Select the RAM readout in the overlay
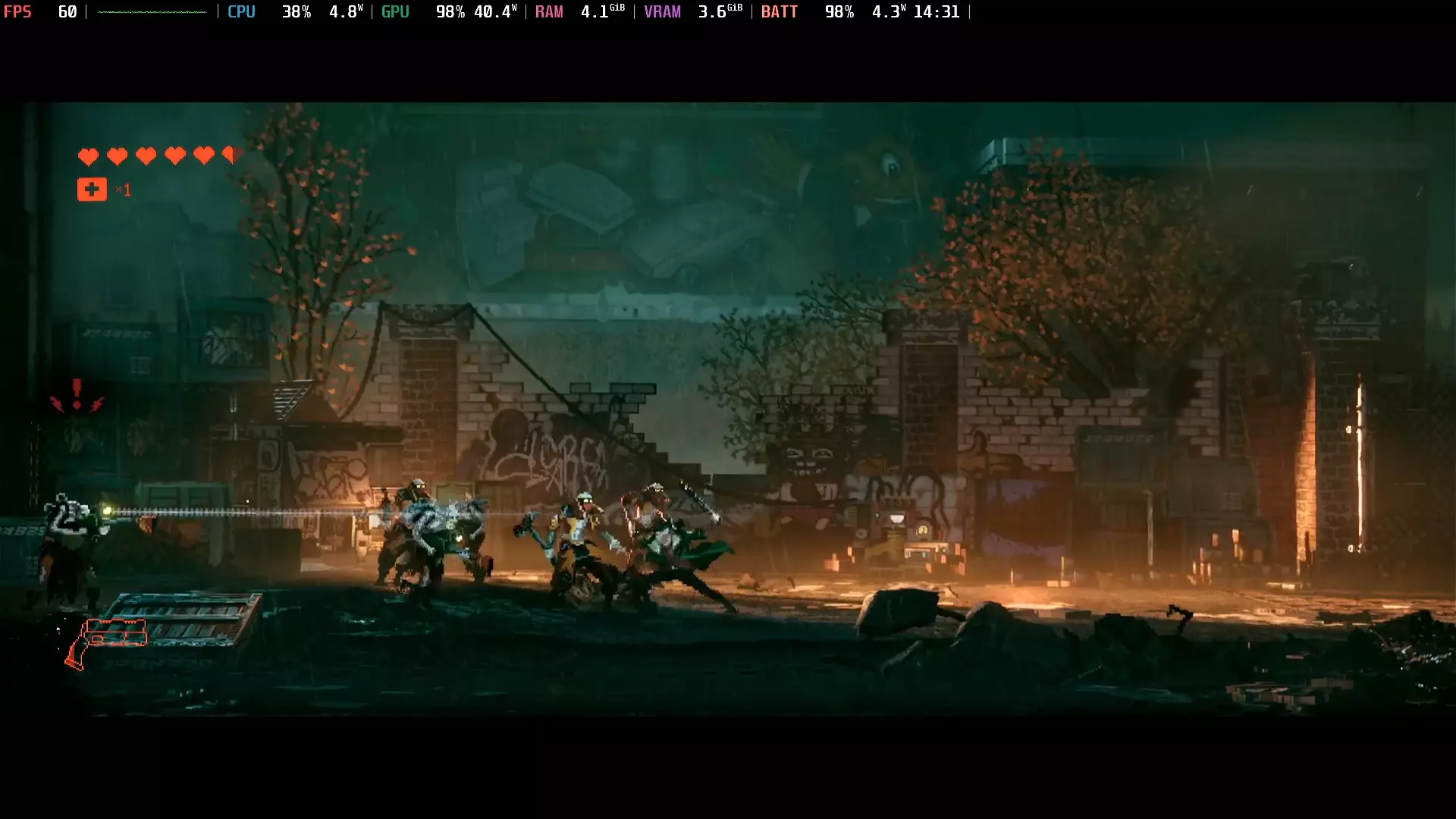 coord(550,11)
